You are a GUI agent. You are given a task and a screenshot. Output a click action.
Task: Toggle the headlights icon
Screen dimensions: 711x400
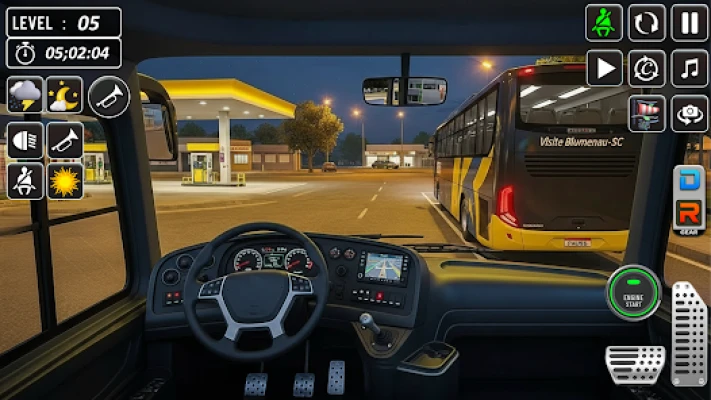click(25, 139)
